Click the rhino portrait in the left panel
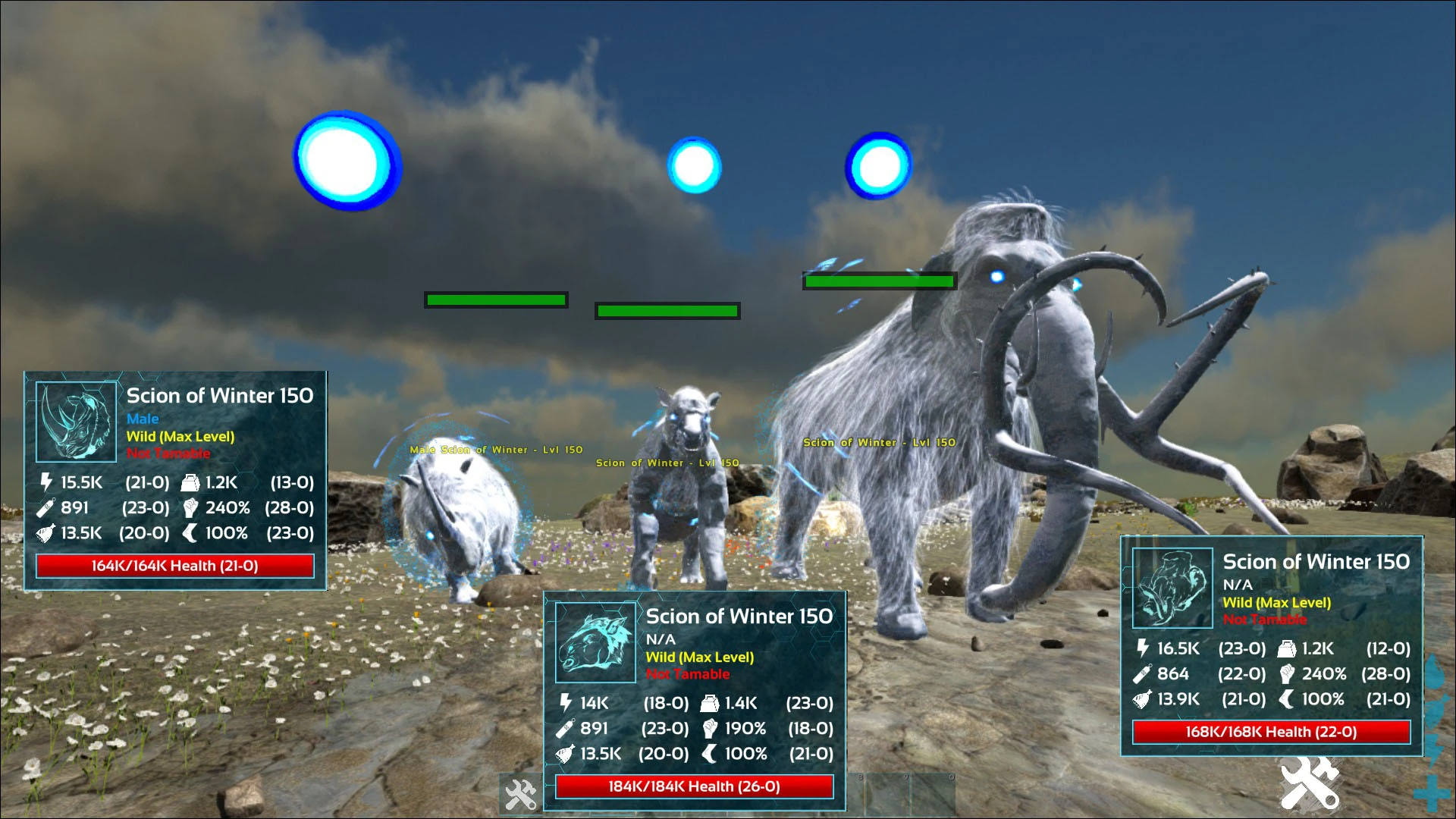The height and width of the screenshot is (819, 1456). click(74, 422)
